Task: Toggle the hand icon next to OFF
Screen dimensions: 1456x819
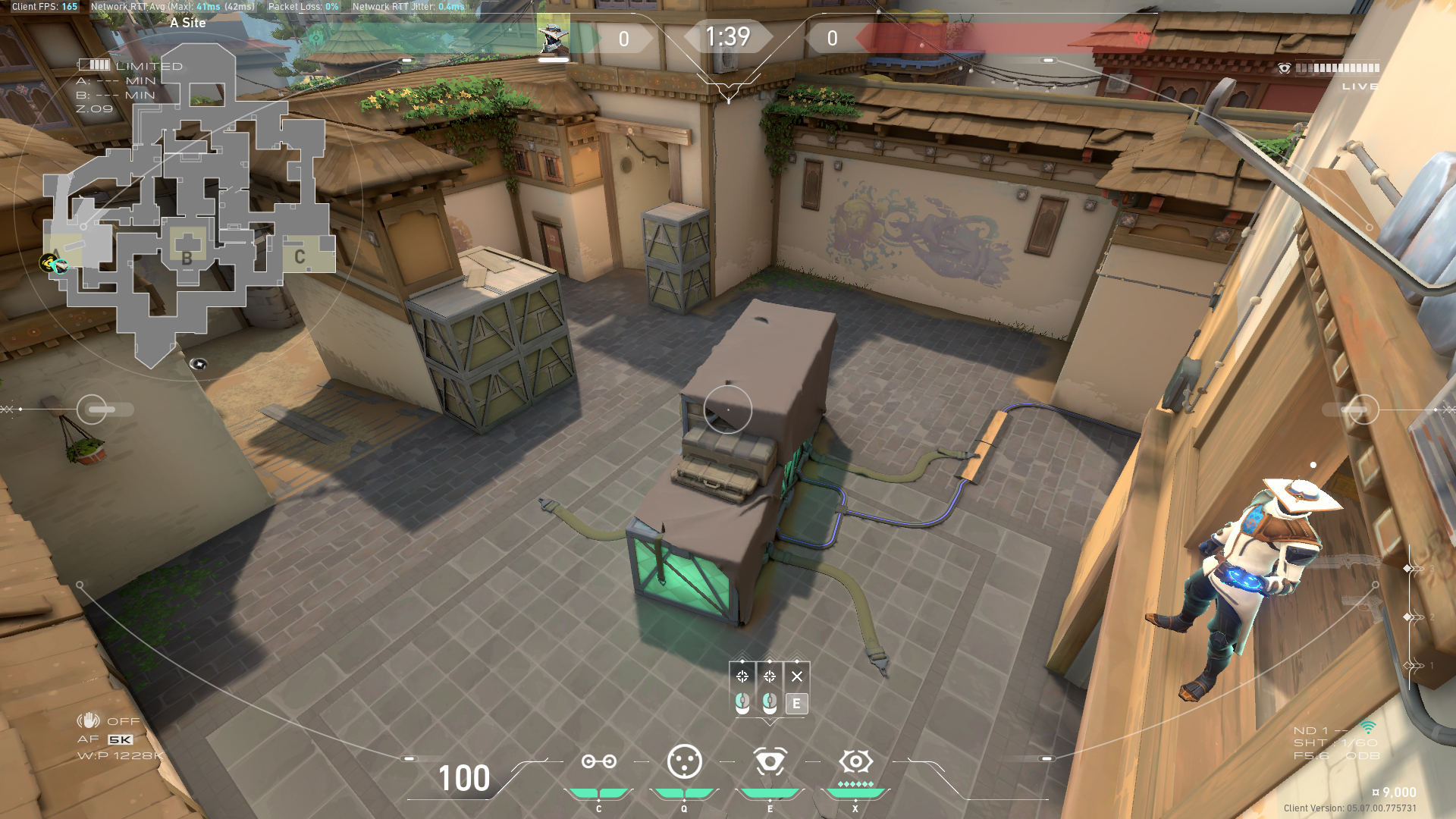Action: [x=89, y=721]
